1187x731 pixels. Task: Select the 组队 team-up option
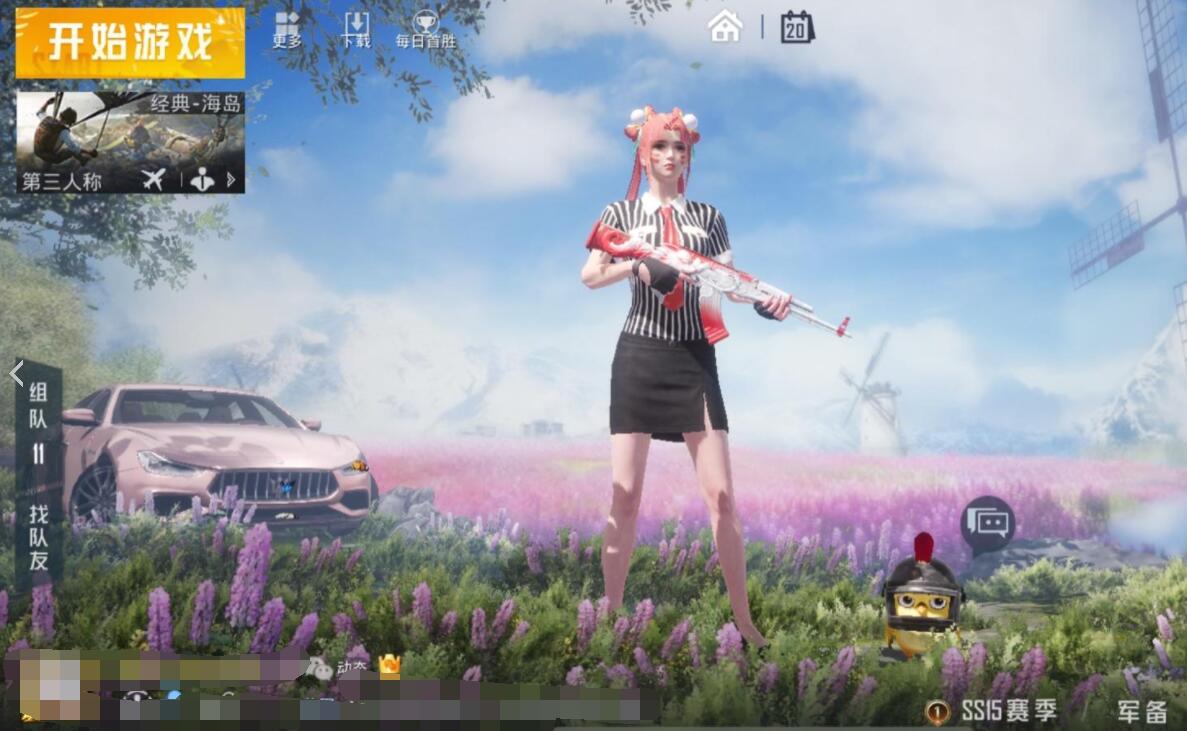coord(39,407)
